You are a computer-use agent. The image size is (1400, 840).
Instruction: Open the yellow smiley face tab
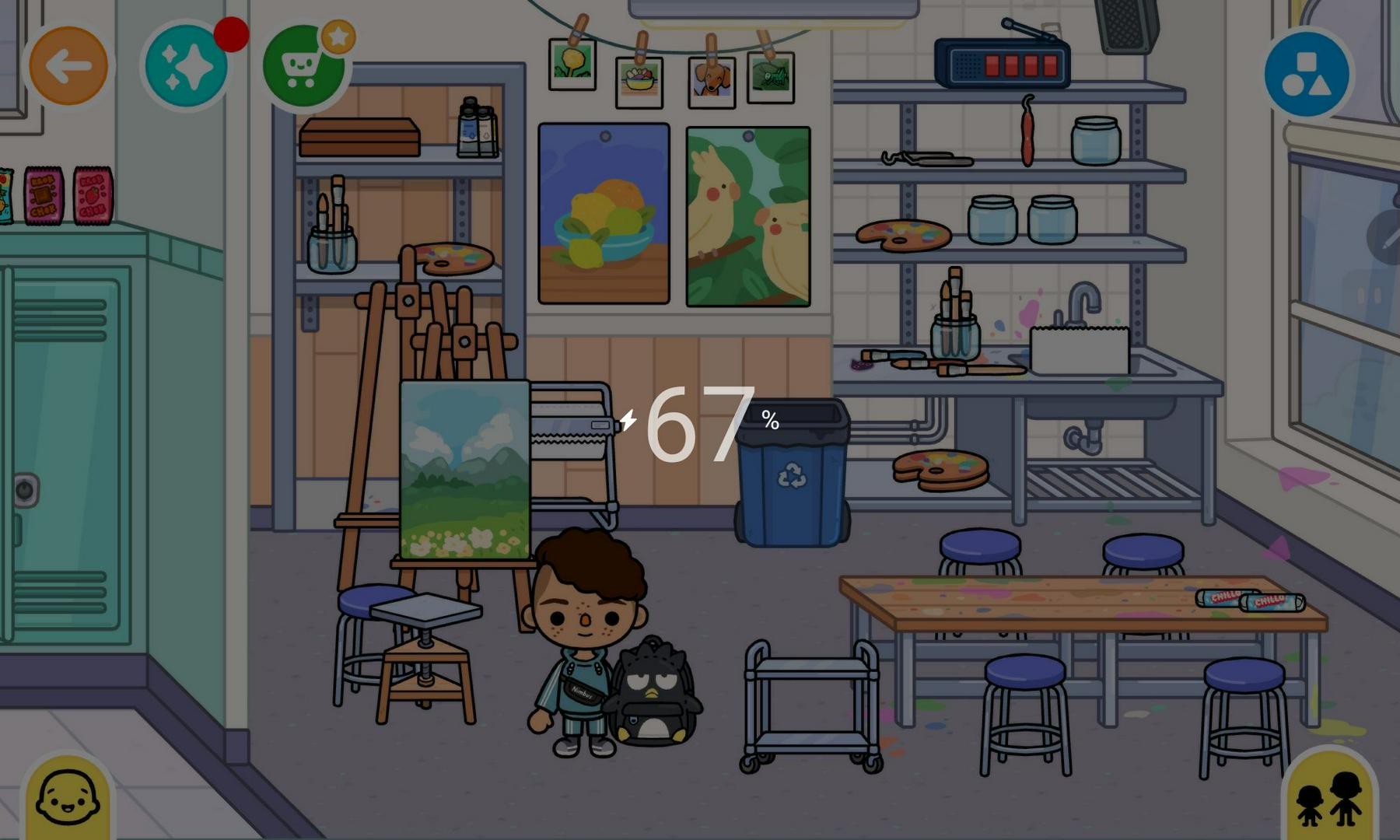tap(68, 798)
